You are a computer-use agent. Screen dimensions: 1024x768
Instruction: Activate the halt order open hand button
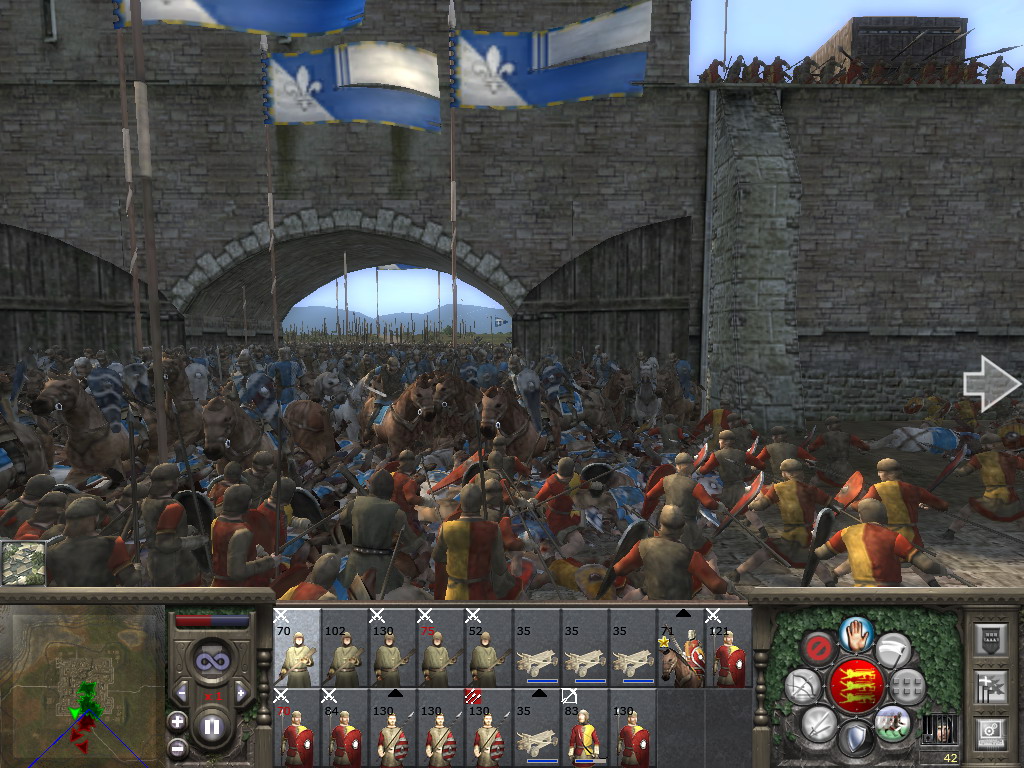click(855, 632)
